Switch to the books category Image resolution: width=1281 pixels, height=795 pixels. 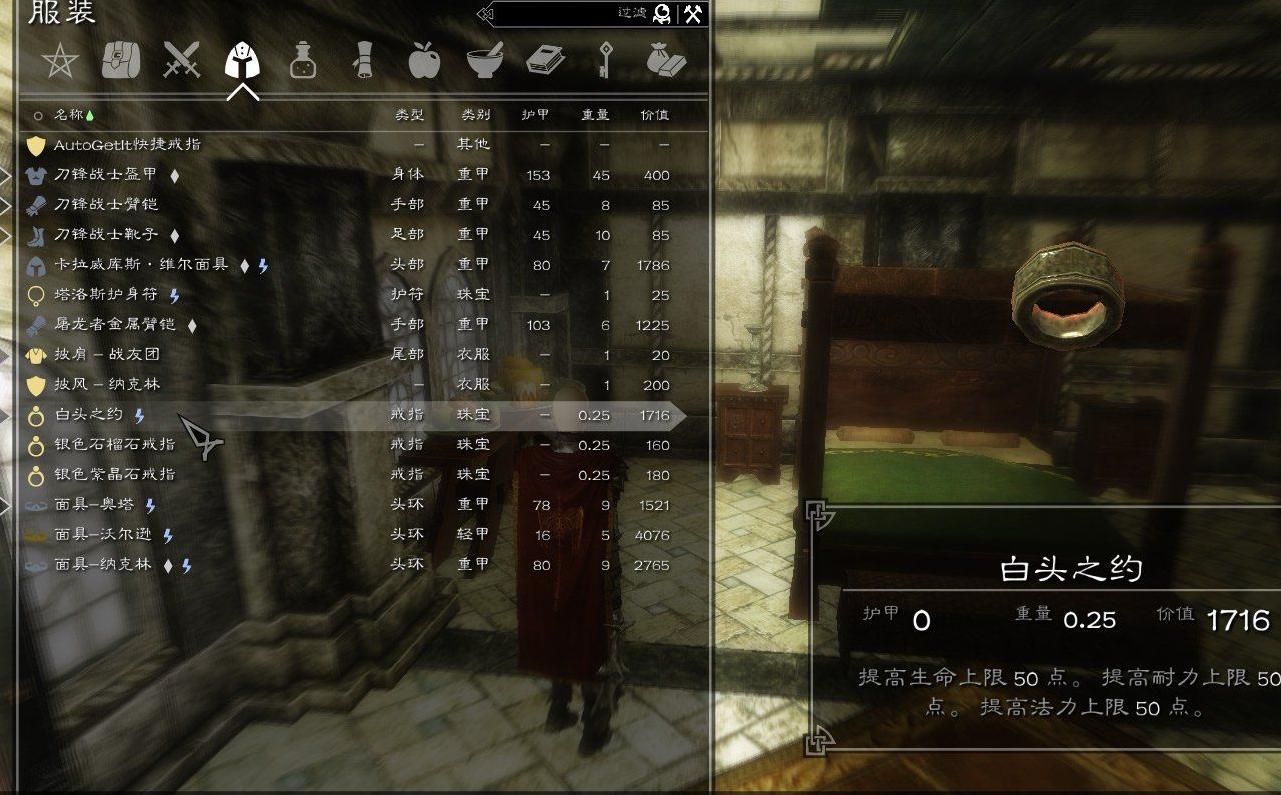[545, 60]
